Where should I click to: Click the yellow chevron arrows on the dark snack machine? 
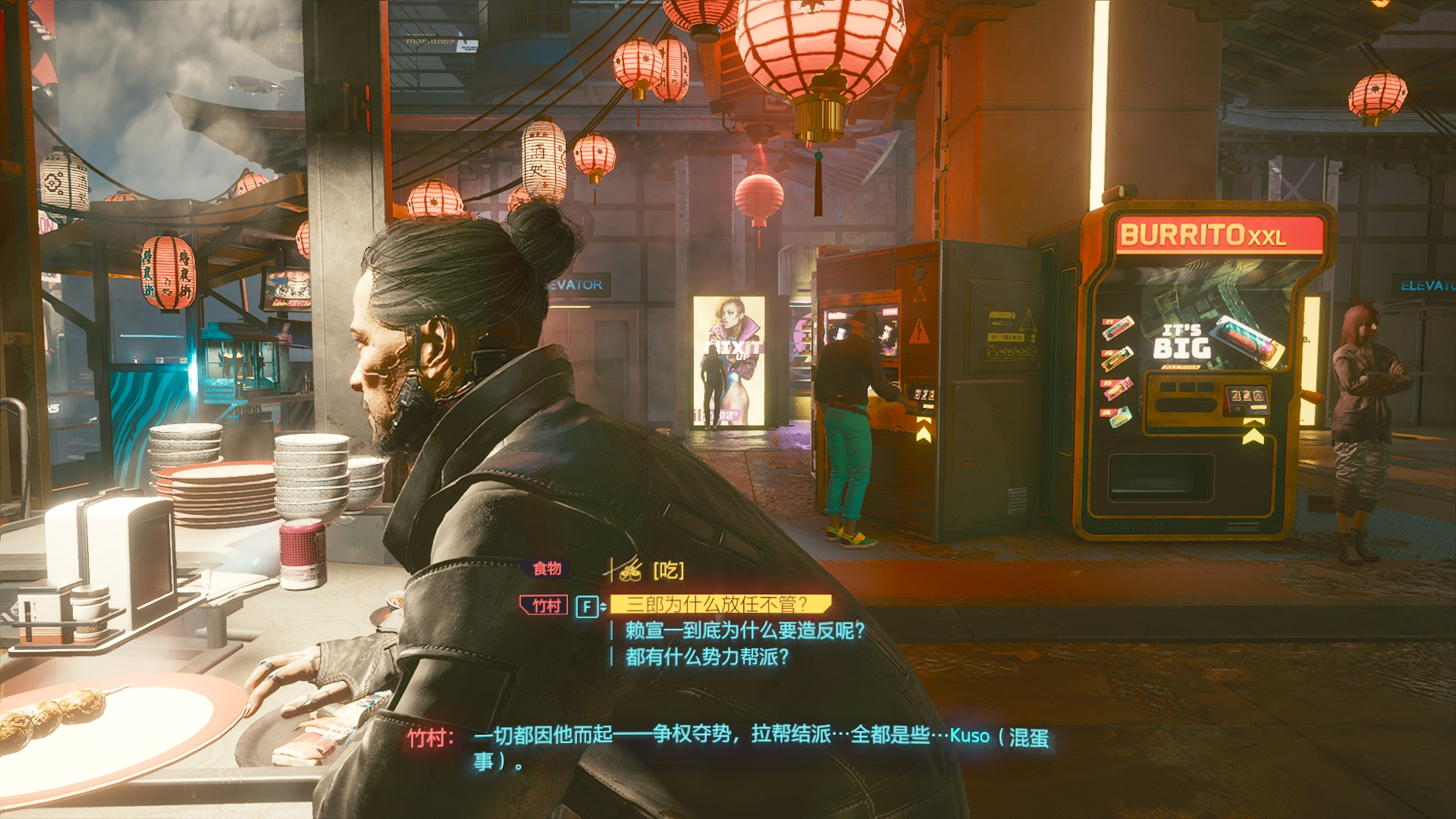[922, 429]
